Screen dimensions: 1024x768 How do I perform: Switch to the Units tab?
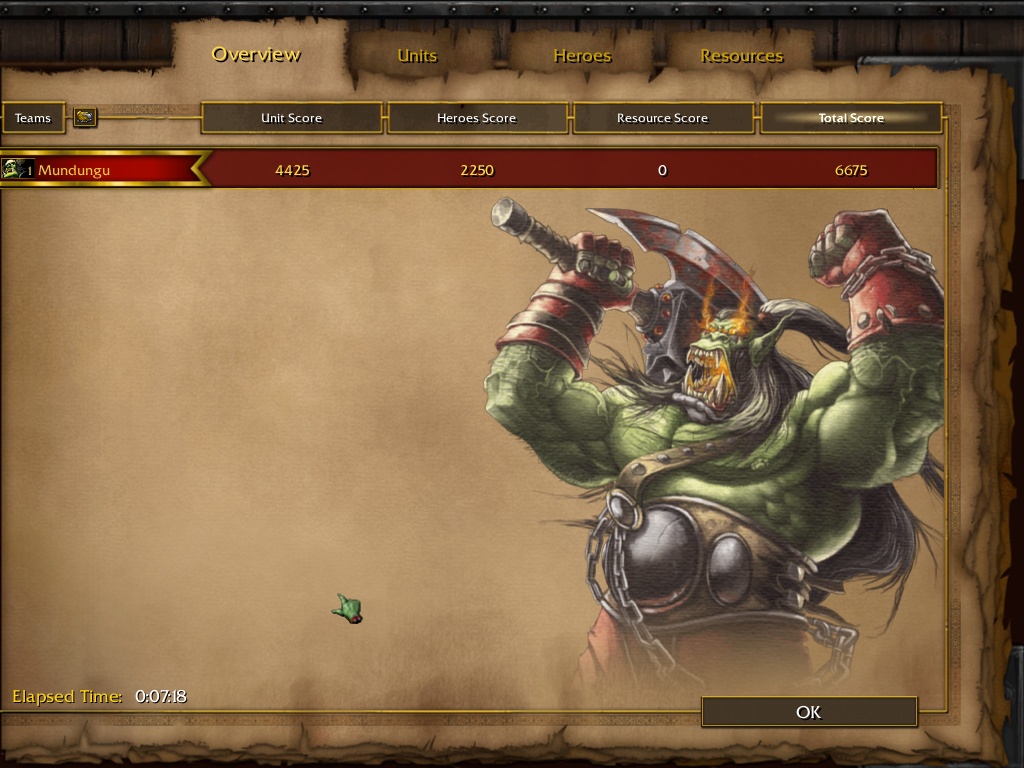coord(417,56)
